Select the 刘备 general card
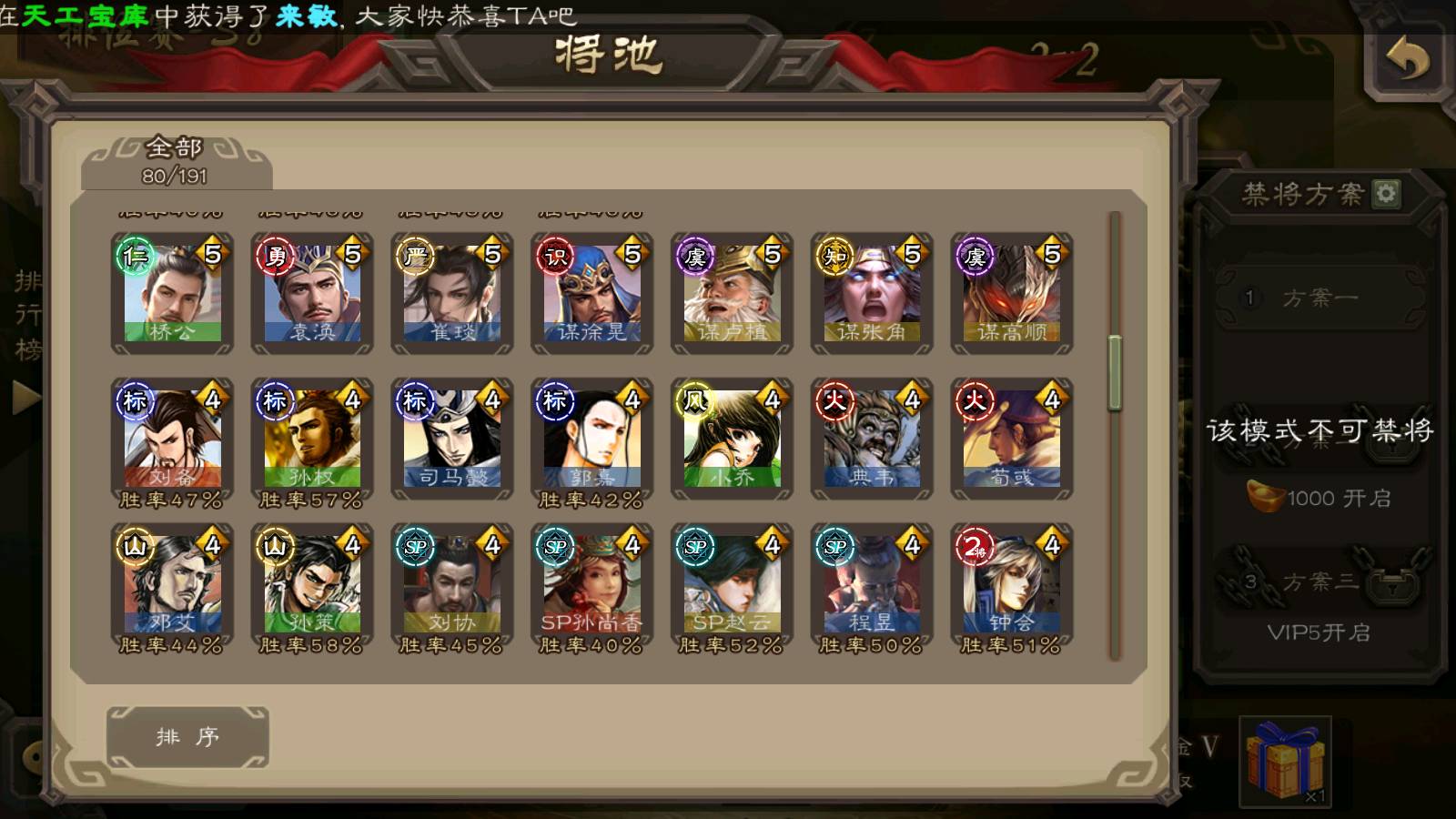 coord(172,439)
